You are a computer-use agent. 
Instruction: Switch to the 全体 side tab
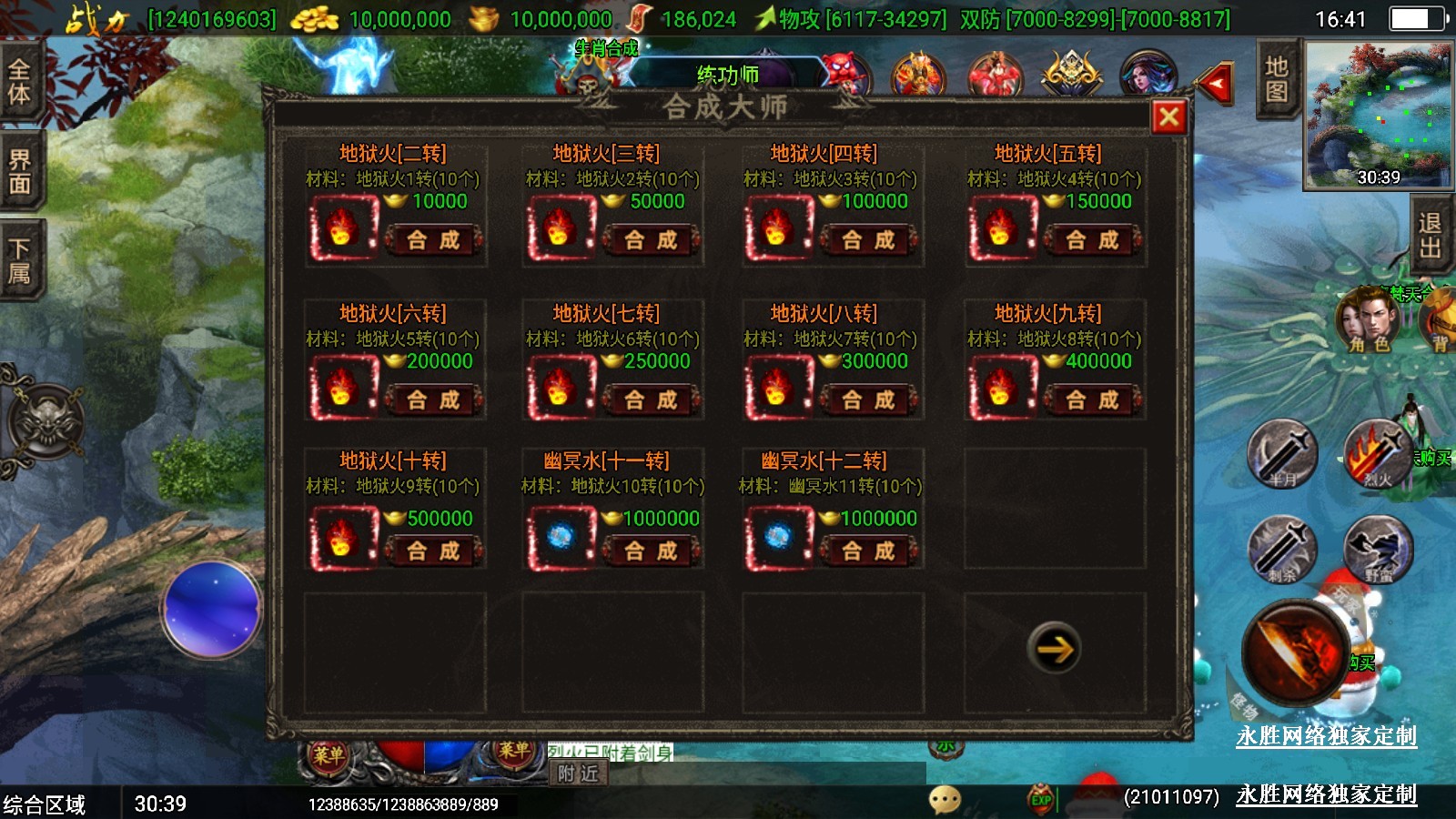19,81
